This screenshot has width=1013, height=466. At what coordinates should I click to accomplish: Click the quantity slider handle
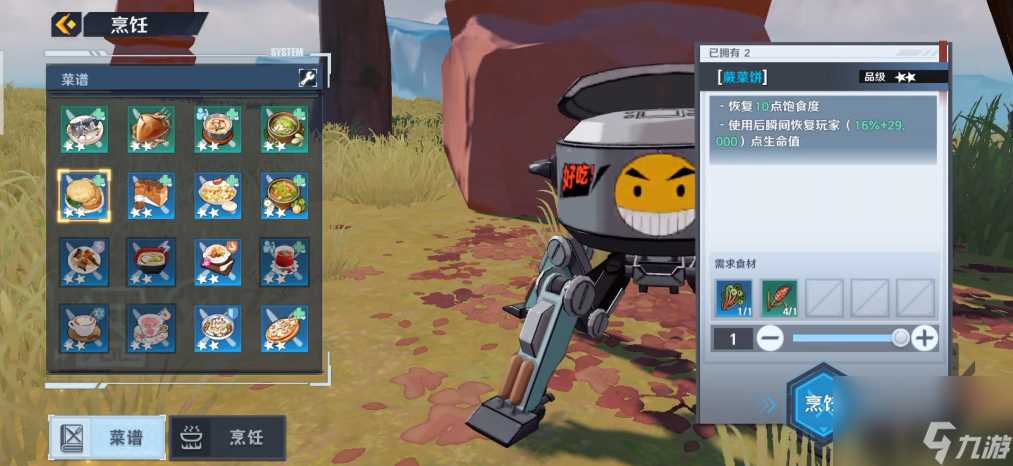coord(900,339)
